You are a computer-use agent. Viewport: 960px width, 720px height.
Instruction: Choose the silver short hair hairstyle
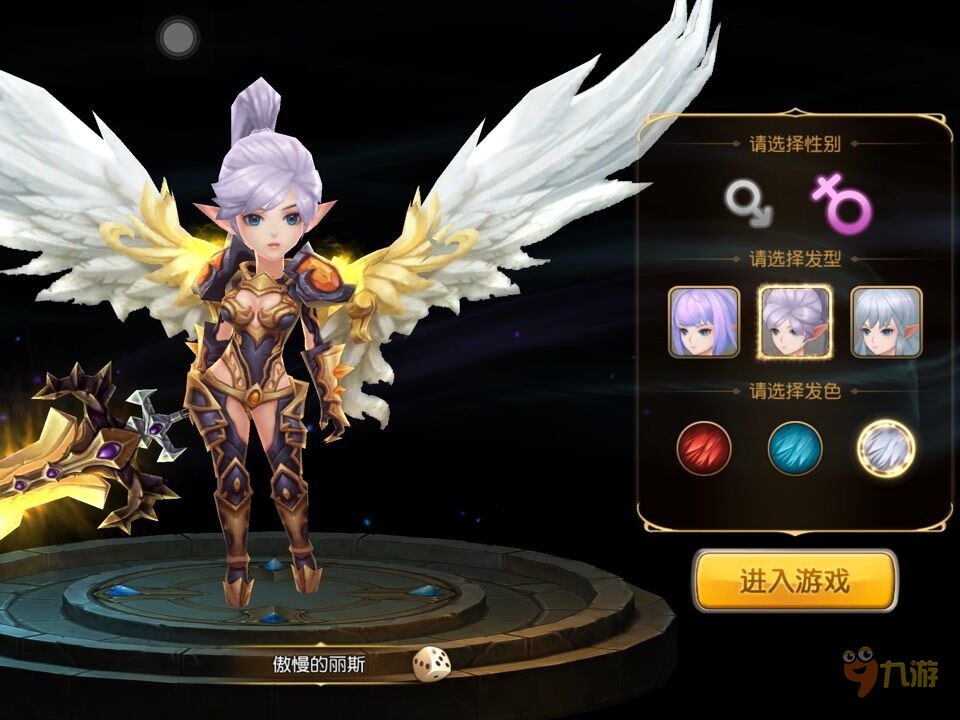[x=886, y=321]
